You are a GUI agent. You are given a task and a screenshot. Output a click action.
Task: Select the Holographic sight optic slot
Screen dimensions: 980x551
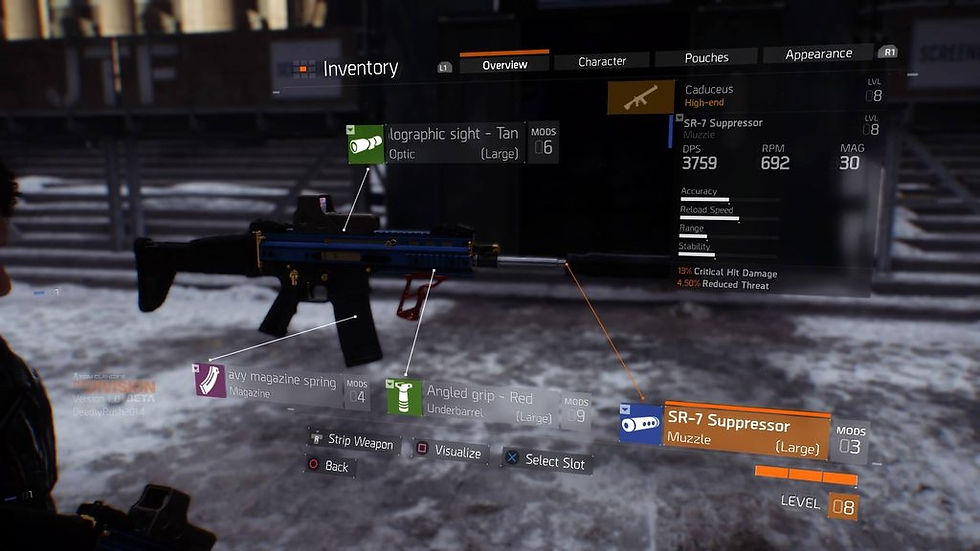[x=450, y=143]
